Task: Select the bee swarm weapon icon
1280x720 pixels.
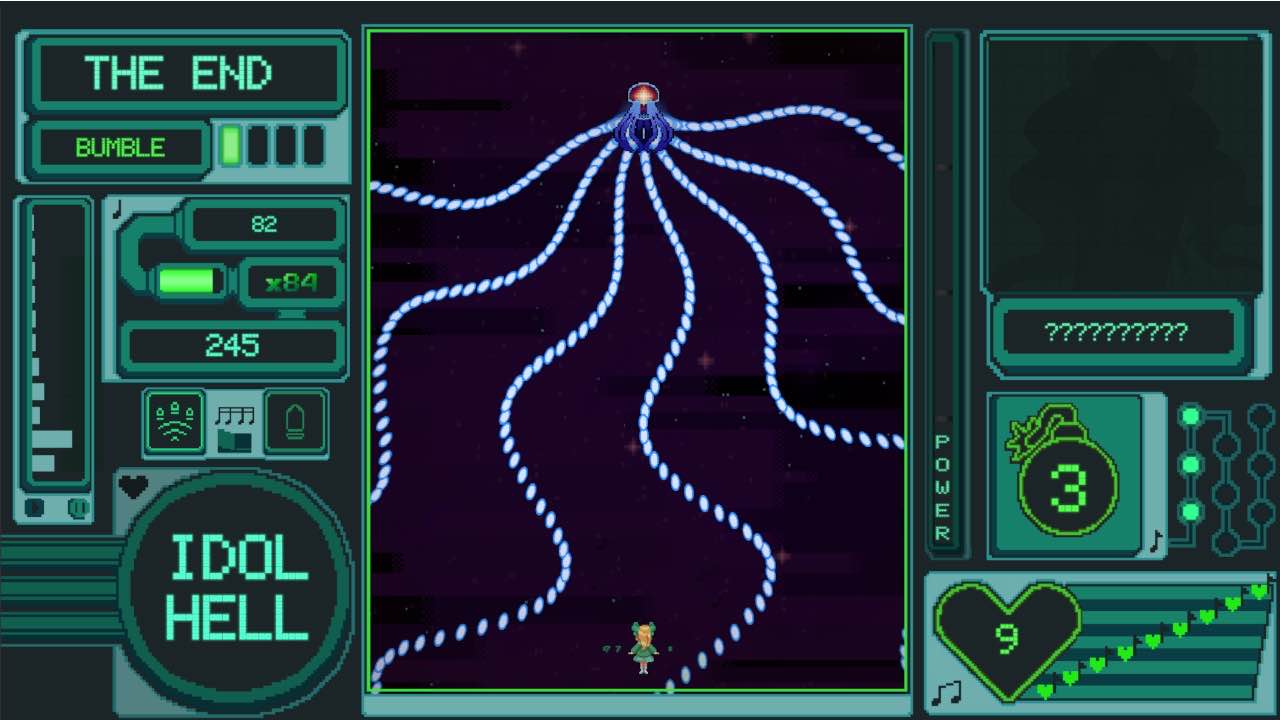Action: (x=175, y=422)
